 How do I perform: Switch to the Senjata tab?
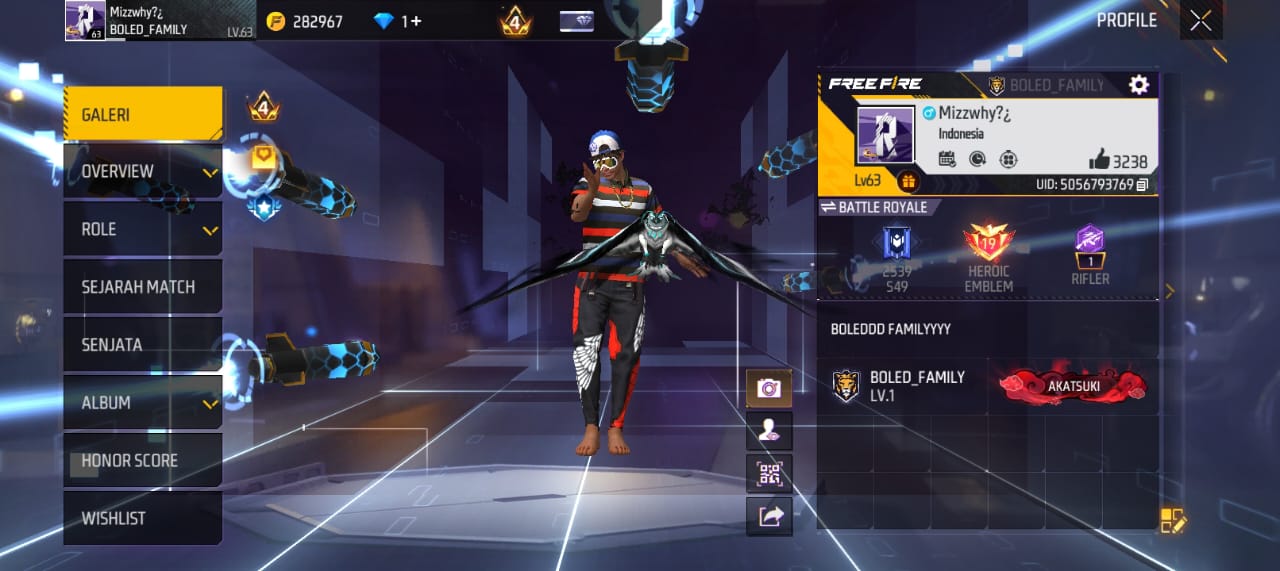pos(143,345)
